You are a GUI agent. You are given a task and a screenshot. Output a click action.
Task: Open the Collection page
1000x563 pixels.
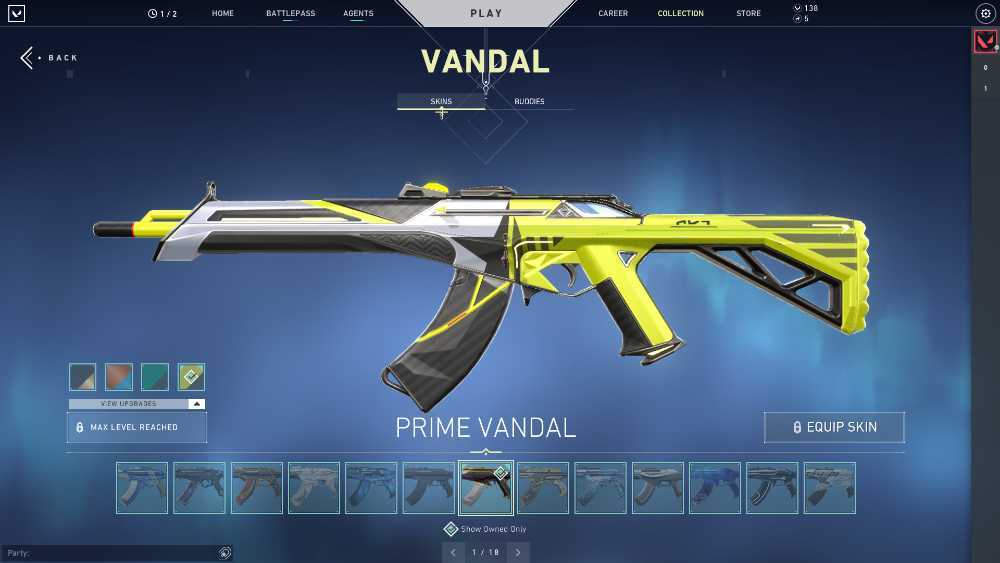(680, 14)
